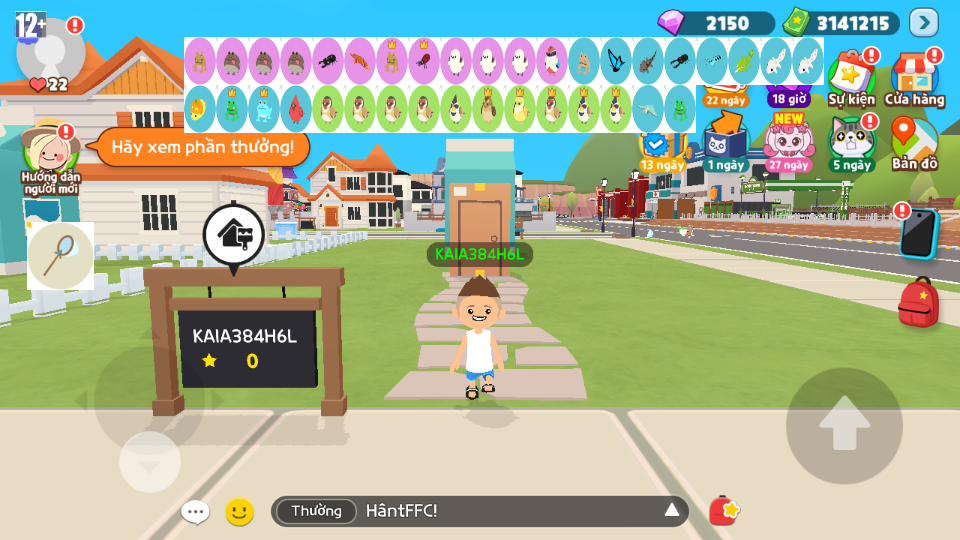Open the red backpack inventory
This screenshot has width=960, height=540.
(x=918, y=302)
